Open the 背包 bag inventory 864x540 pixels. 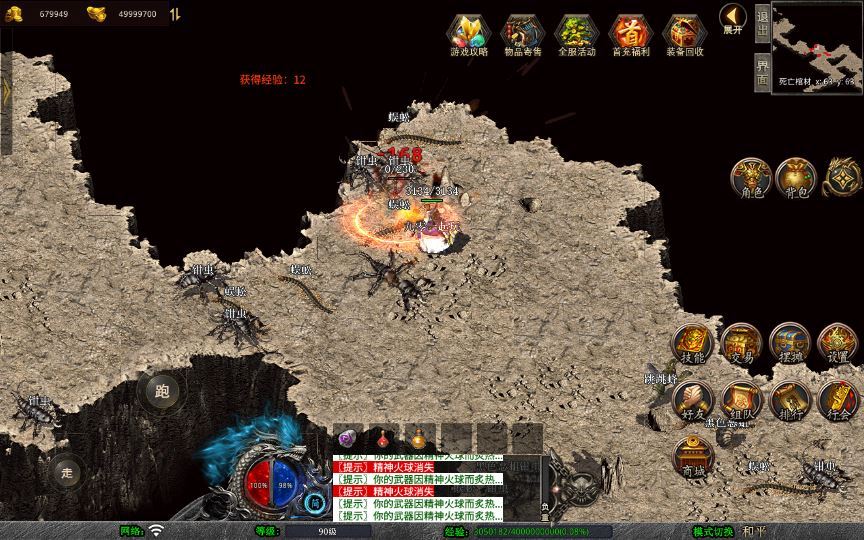[795, 177]
